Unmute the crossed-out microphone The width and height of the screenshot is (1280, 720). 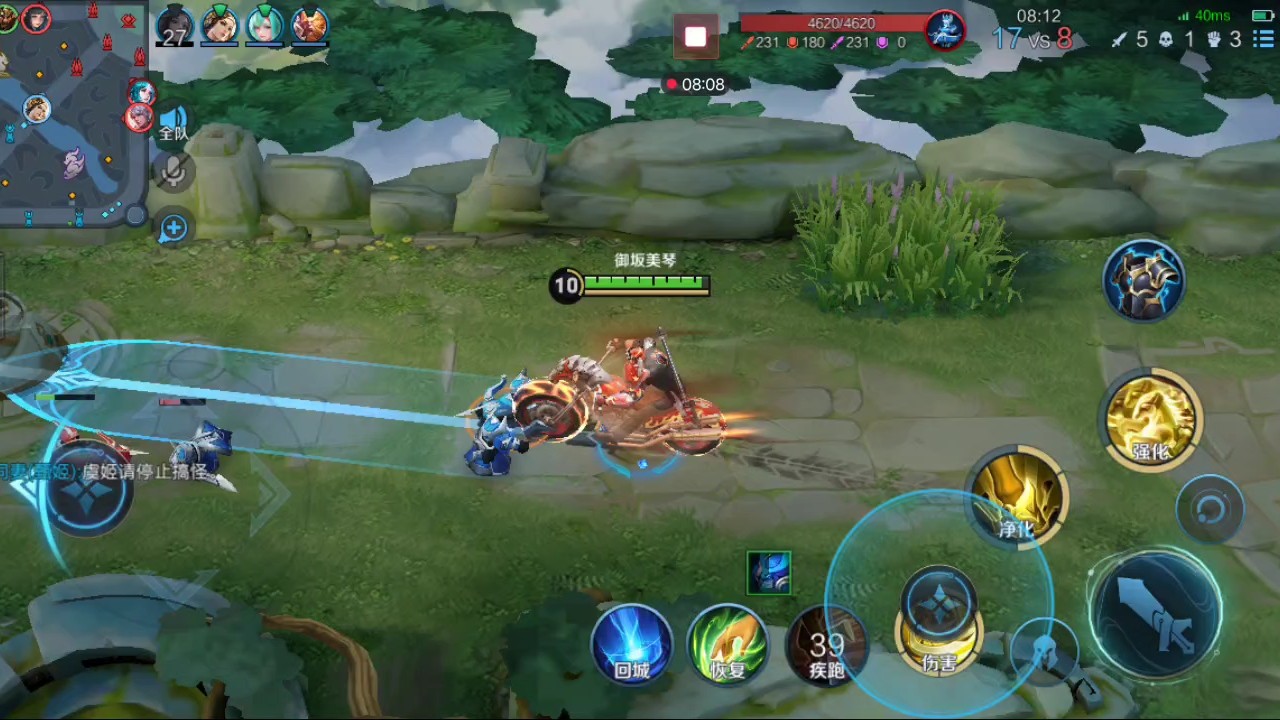(x=174, y=172)
